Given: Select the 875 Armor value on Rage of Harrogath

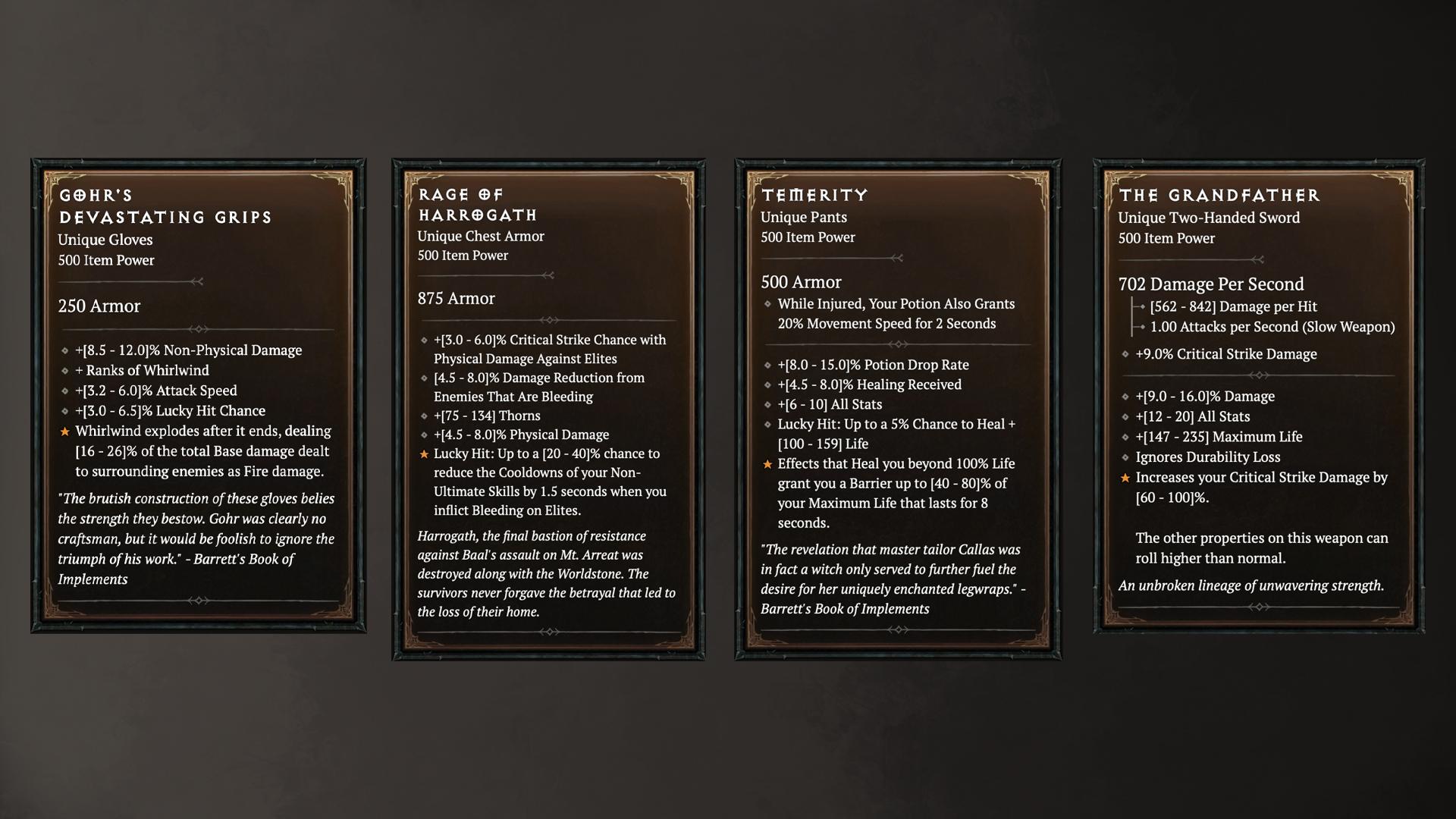Looking at the screenshot, I should (456, 299).
